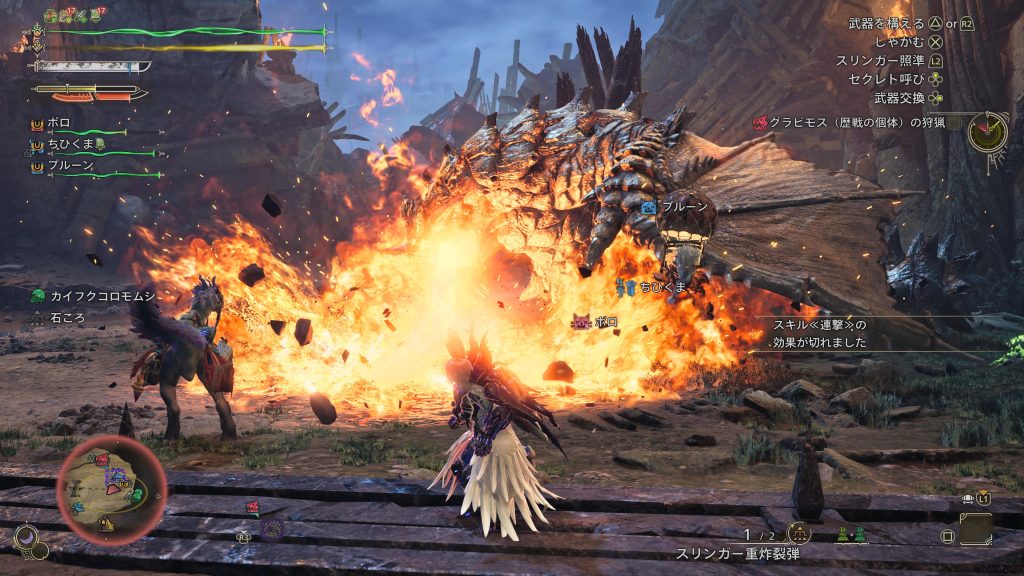Click the スリンガー重炸裂弾 slinger ammo icon
This screenshot has height=576, width=1024.
click(x=798, y=534)
